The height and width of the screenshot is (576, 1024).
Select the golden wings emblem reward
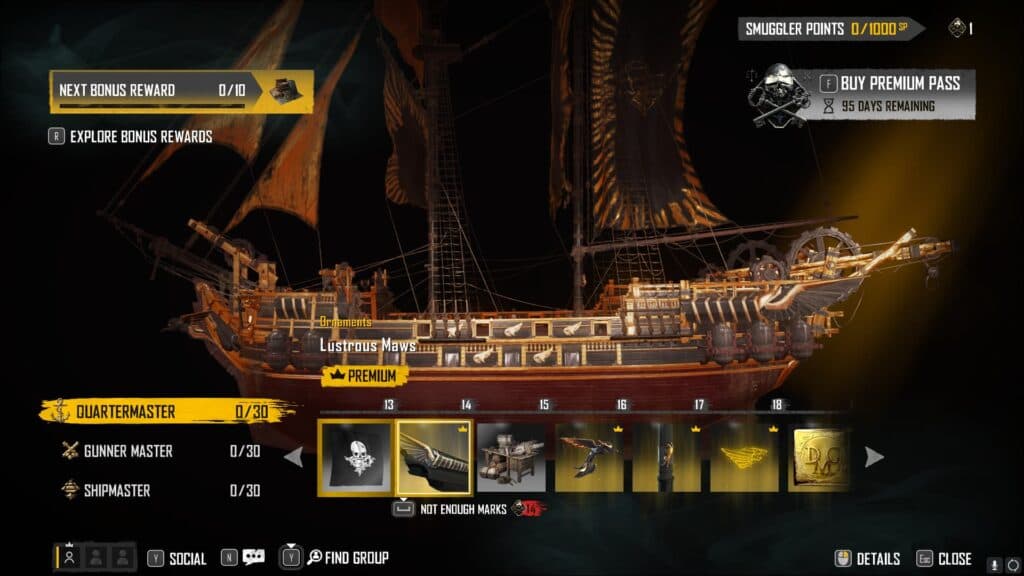pyautogui.click(x=744, y=456)
